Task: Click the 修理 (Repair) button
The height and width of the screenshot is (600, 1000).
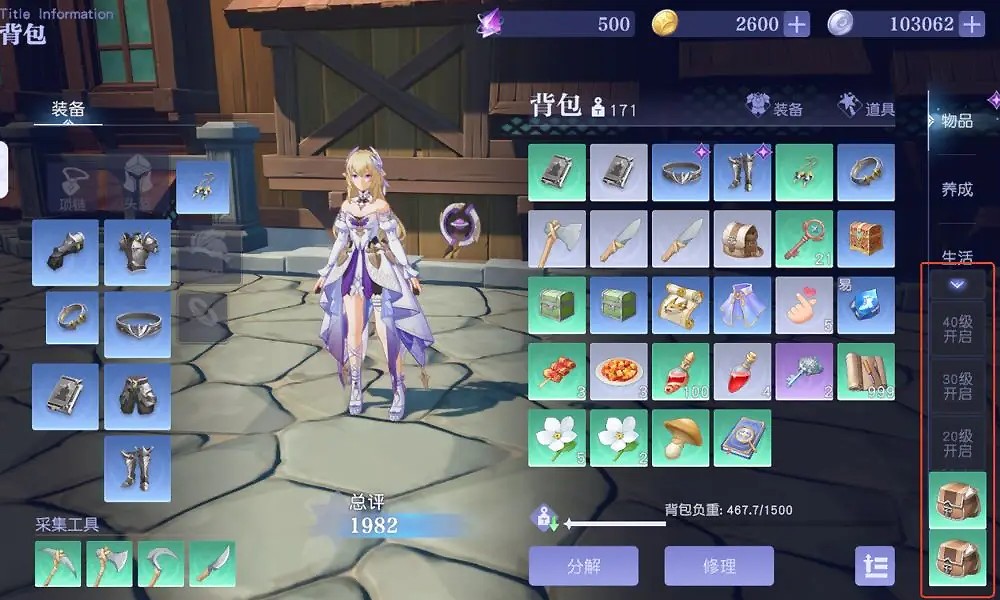Action: pos(719,565)
